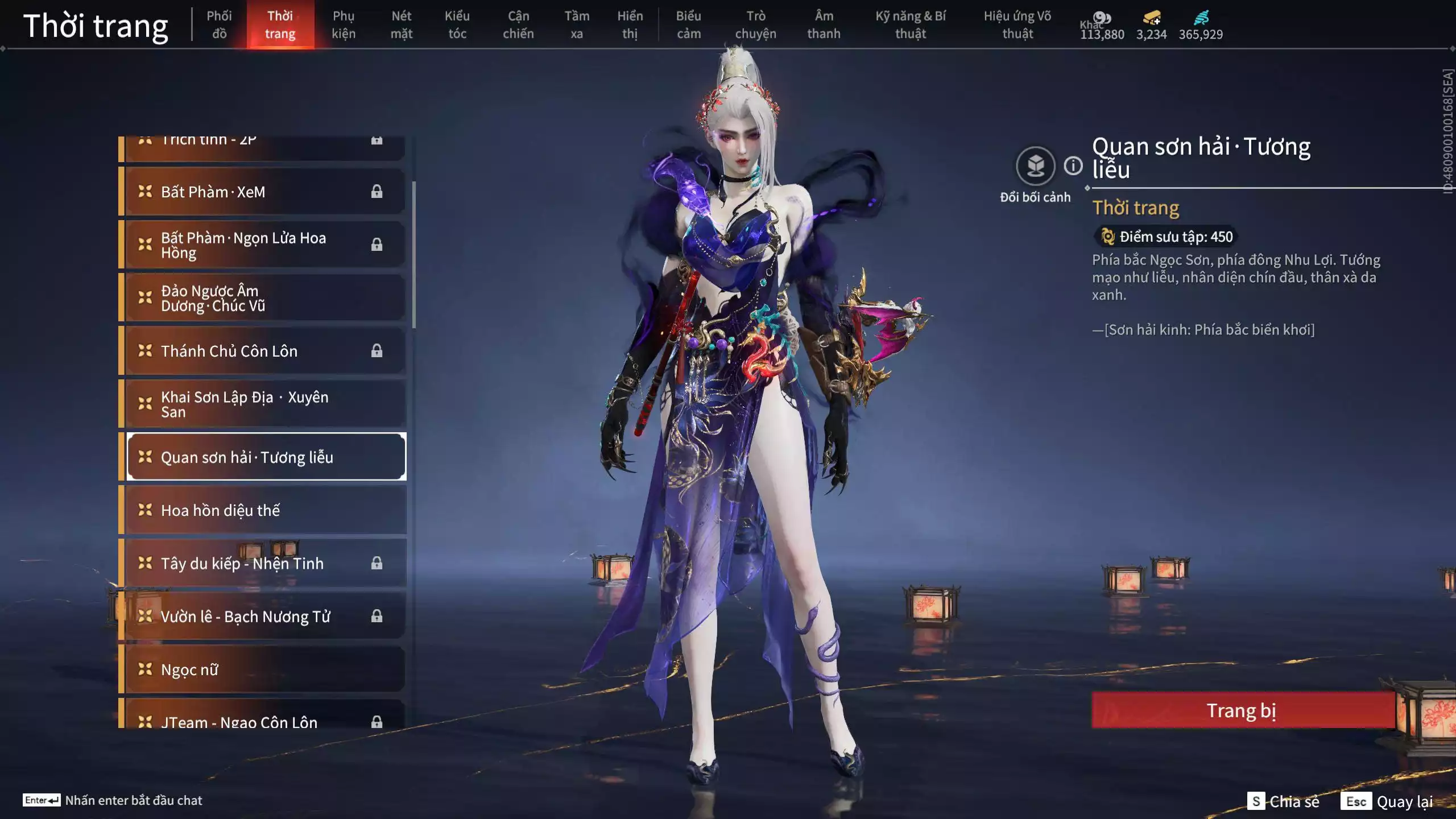Screen dimensions: 1456x819
Task: Choose the Tầm xa tab
Action: 576,25
